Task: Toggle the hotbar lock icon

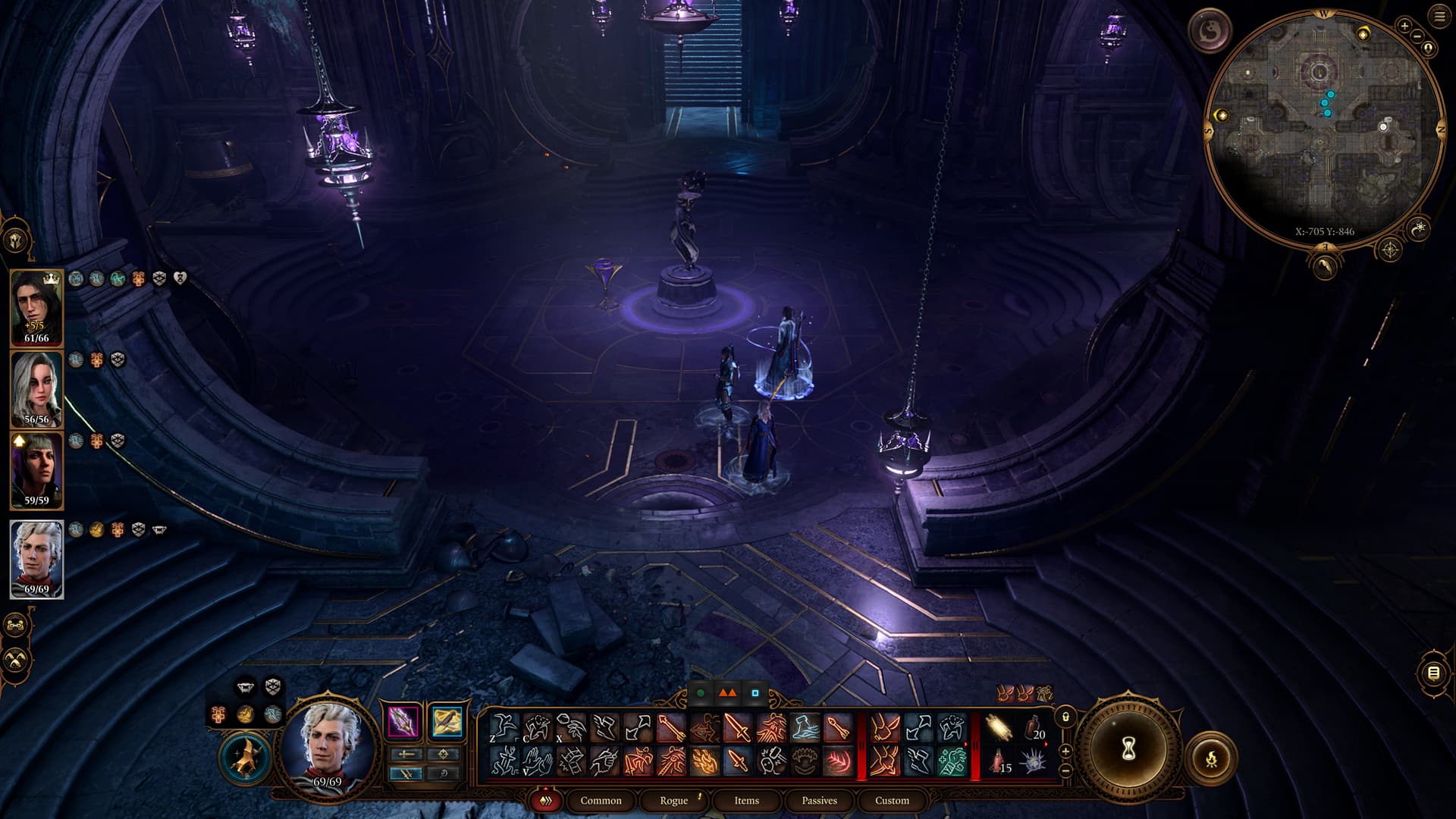Action: pyautogui.click(x=1065, y=717)
